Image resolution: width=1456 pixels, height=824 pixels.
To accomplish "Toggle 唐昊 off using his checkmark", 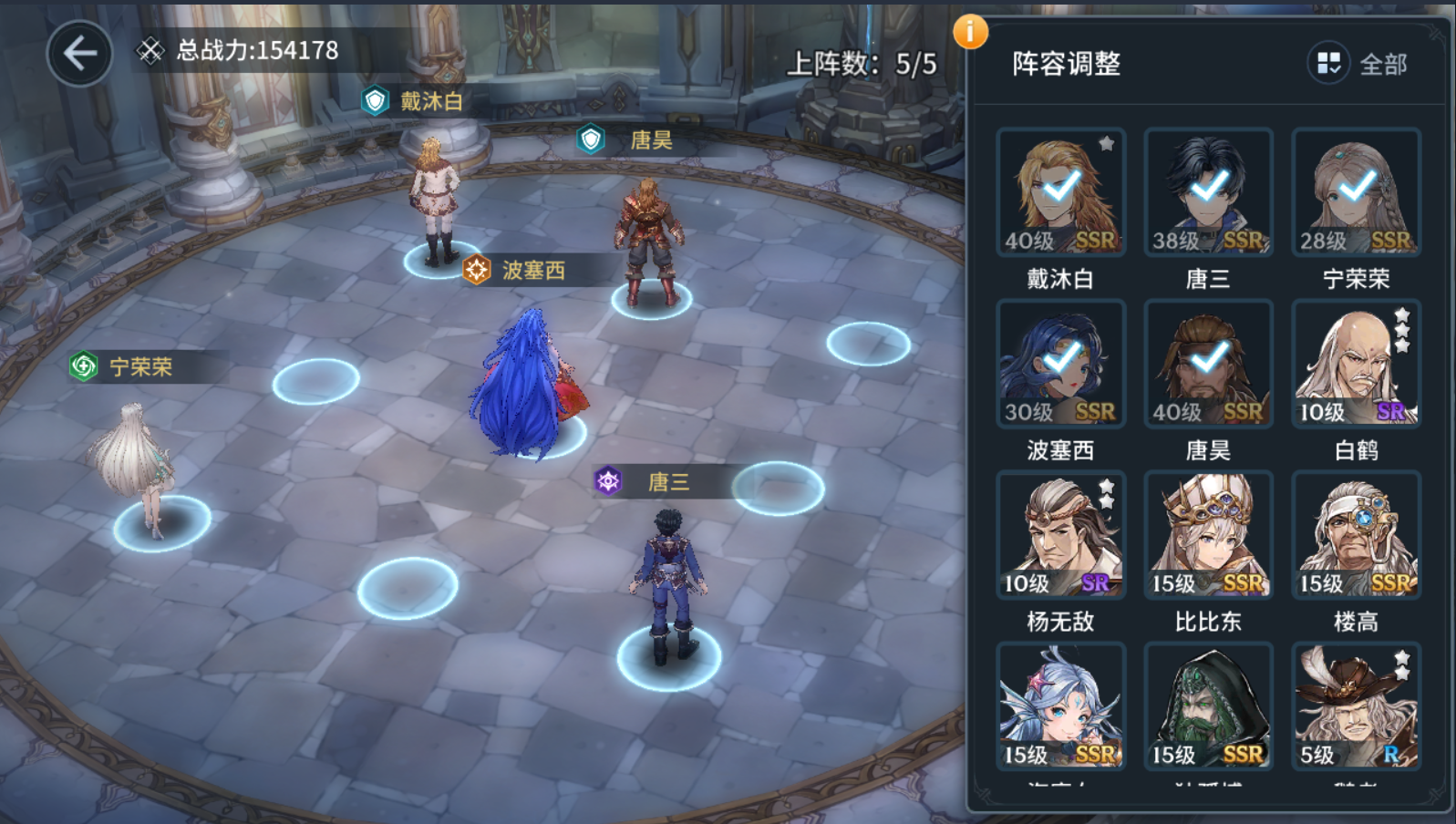I will (x=1208, y=359).
